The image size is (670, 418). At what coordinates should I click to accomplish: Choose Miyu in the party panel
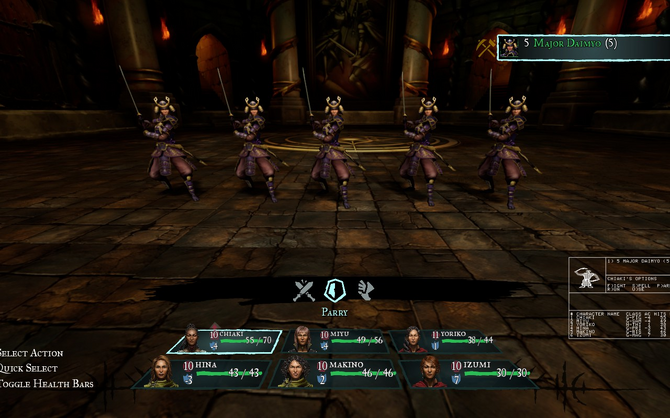point(340,342)
